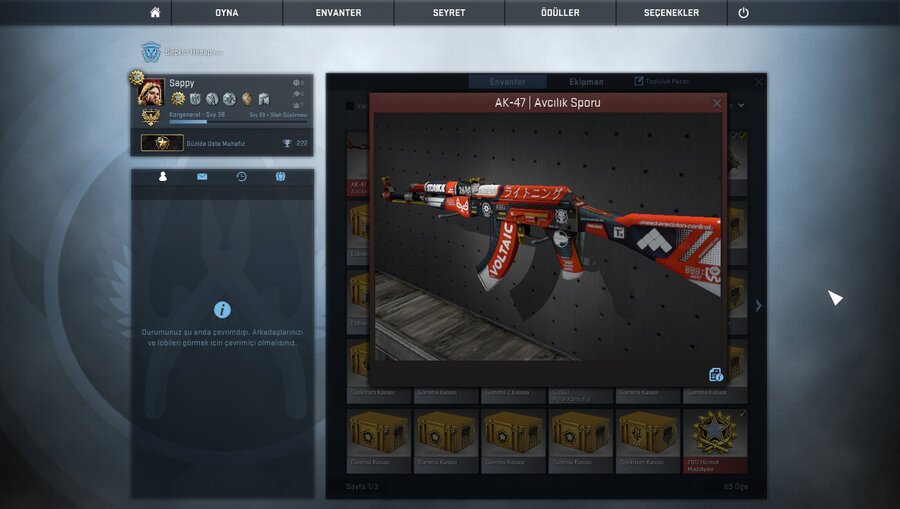Viewport: 900px width, 509px height.
Task: Switch to the Ekipman tab
Action: [586, 82]
